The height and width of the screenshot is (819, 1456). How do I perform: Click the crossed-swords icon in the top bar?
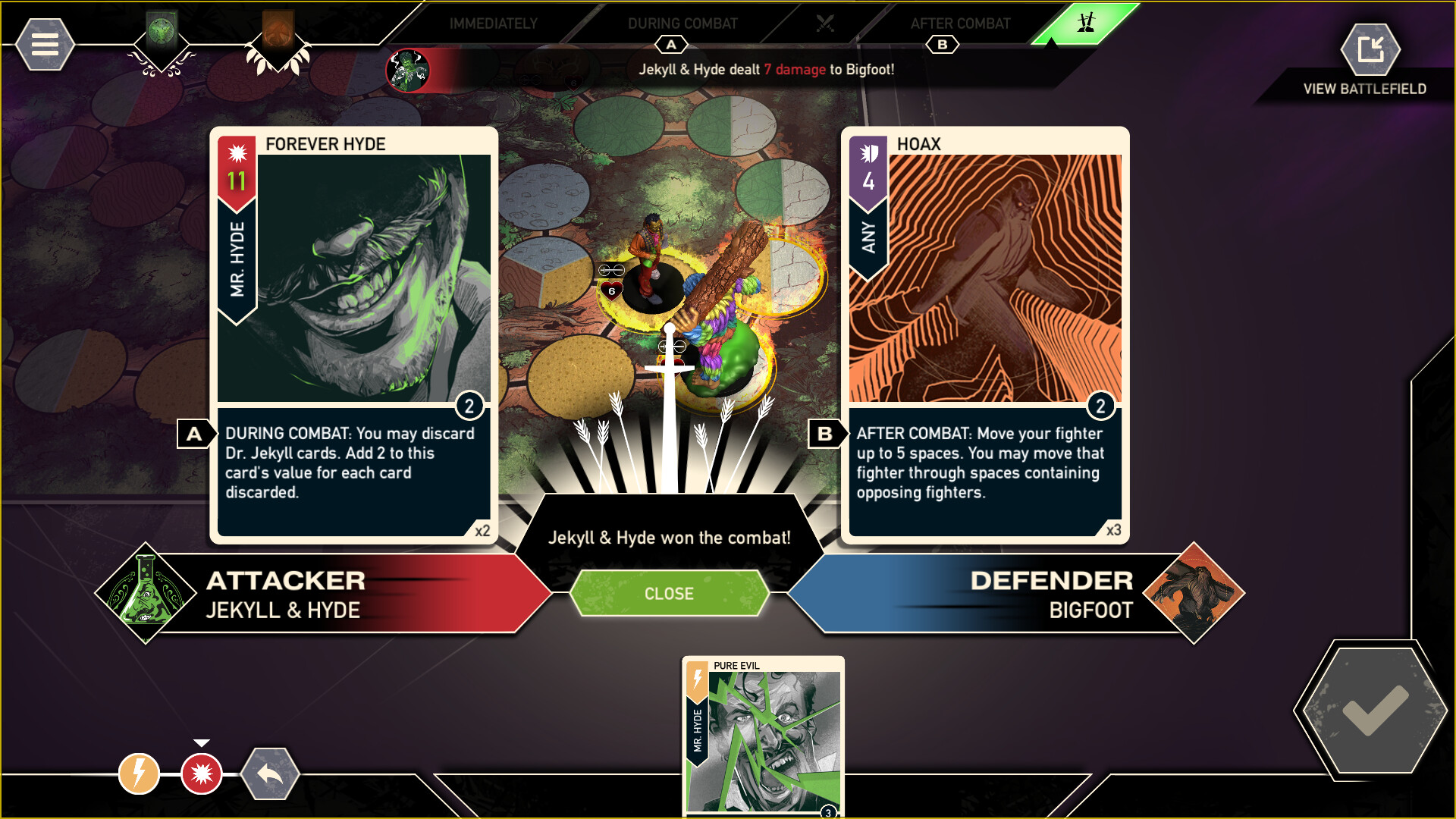click(x=826, y=23)
